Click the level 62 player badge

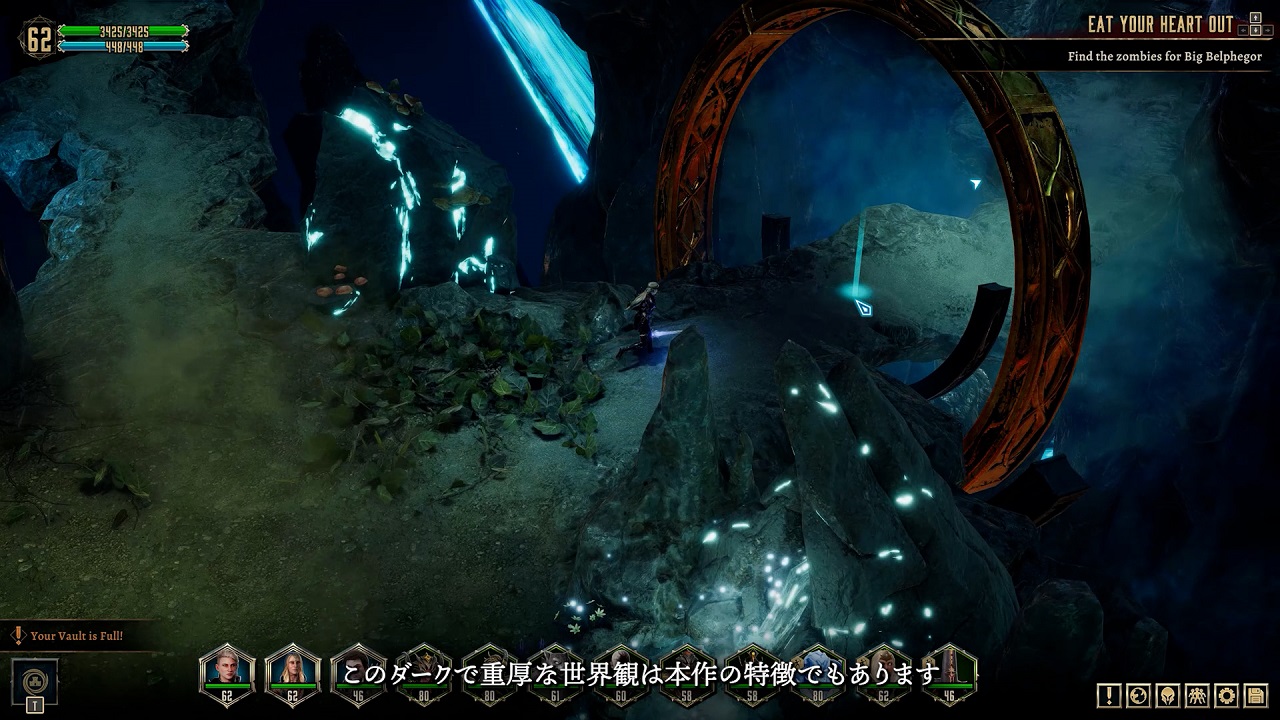(39, 38)
